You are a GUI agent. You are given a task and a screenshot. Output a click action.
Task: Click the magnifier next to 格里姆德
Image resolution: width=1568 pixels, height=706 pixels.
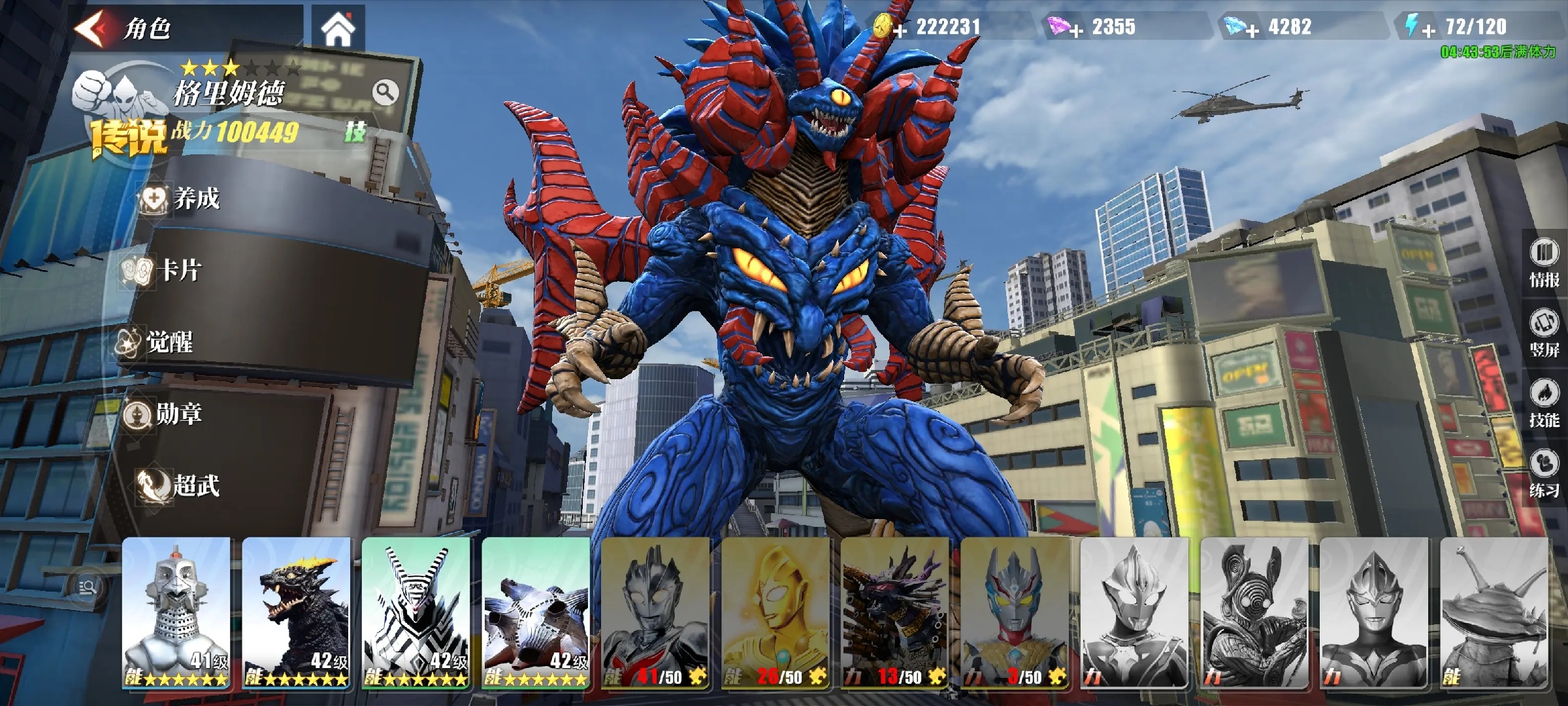click(385, 93)
